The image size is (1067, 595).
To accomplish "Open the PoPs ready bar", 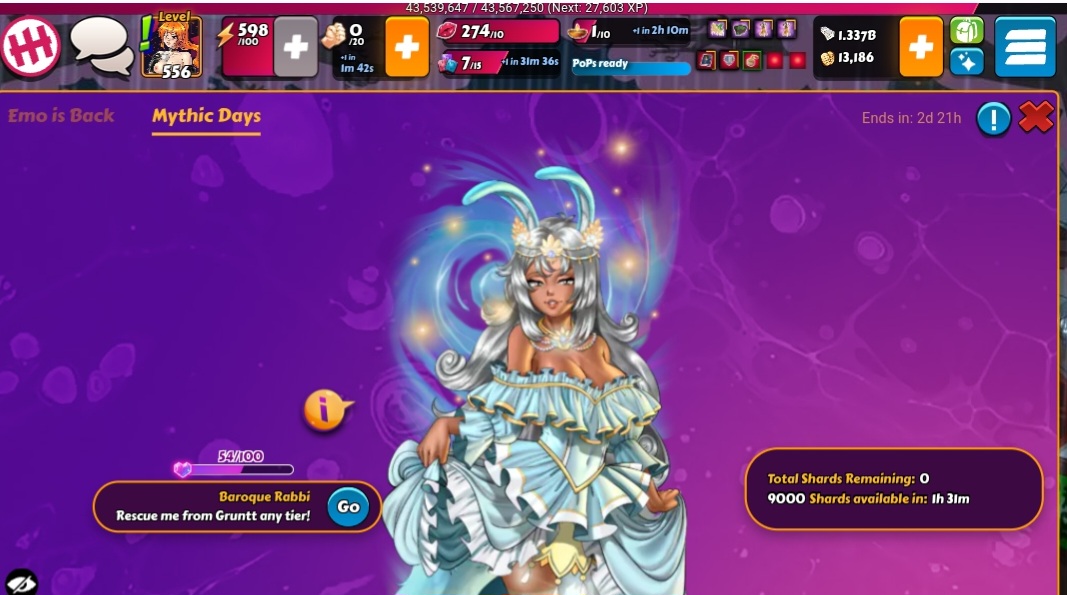I will coord(631,64).
